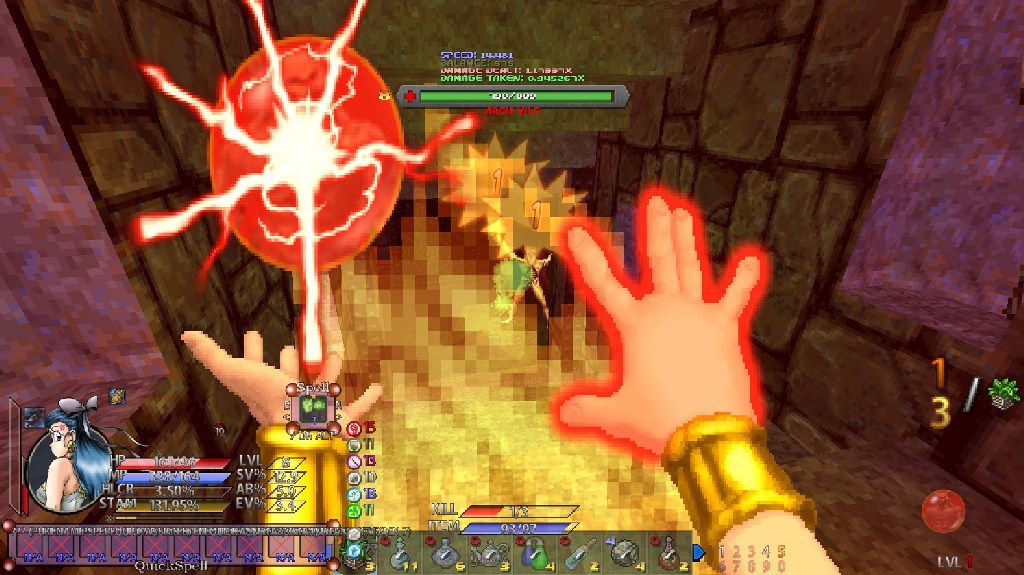Click the red circular status icon

coord(354,429)
